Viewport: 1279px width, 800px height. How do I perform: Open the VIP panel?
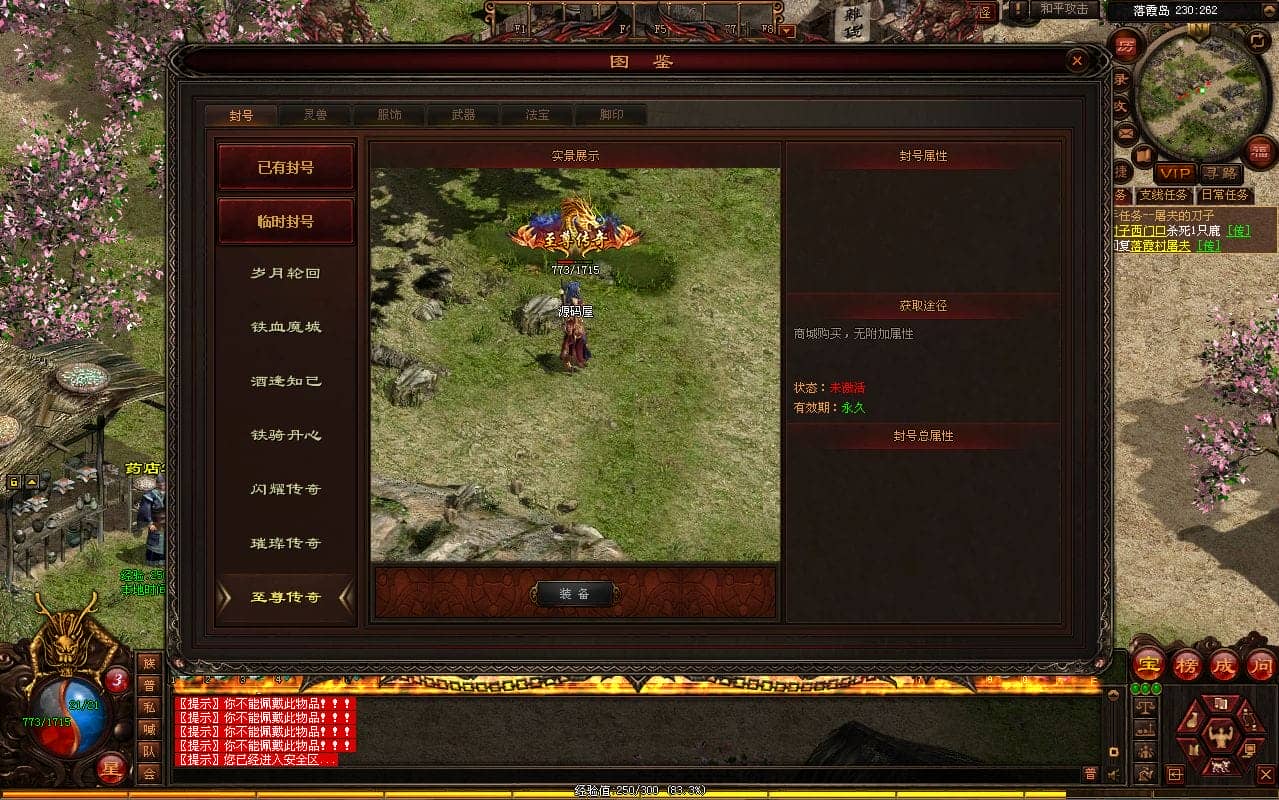pos(1175,173)
